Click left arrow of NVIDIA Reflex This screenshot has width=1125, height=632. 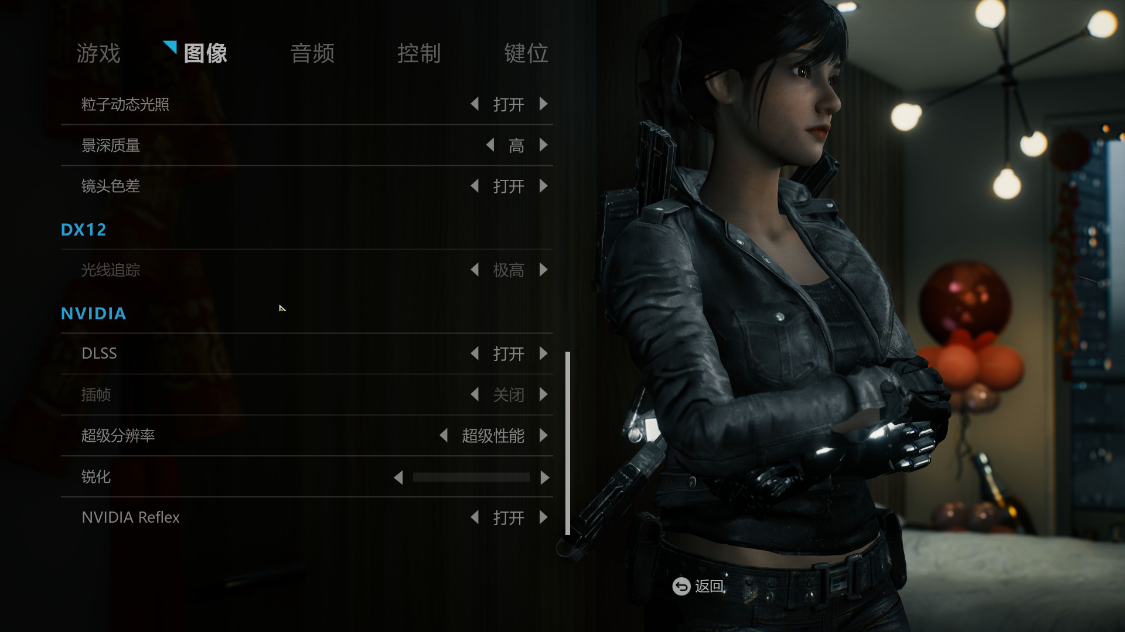point(474,518)
